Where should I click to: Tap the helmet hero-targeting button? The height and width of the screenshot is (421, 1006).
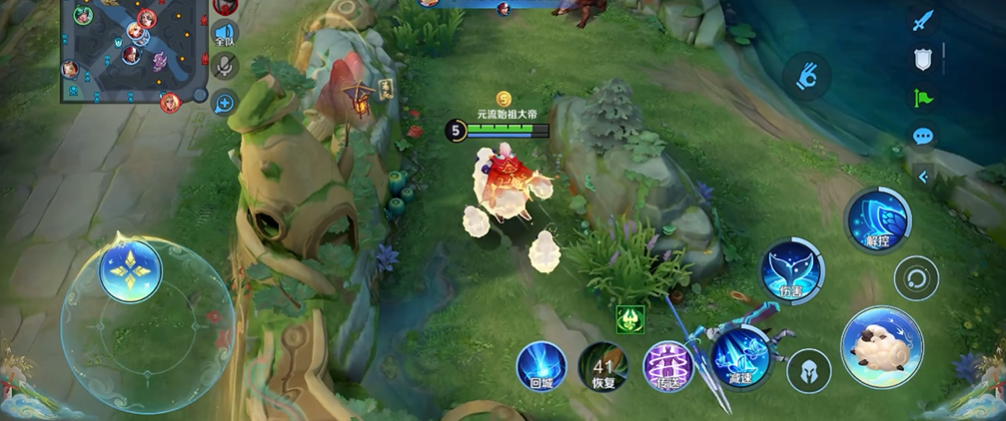click(x=809, y=370)
